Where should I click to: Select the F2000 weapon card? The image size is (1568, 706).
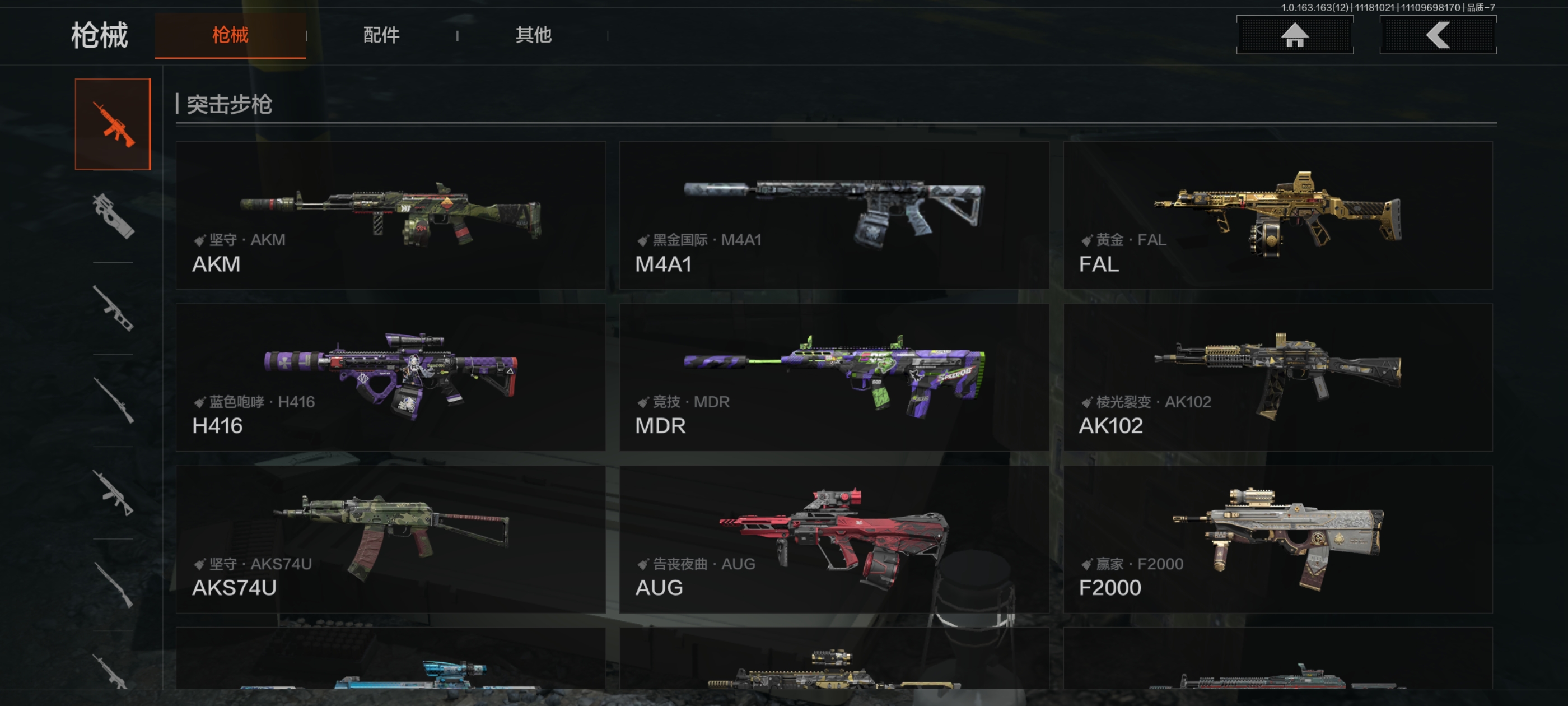[x=1277, y=539]
